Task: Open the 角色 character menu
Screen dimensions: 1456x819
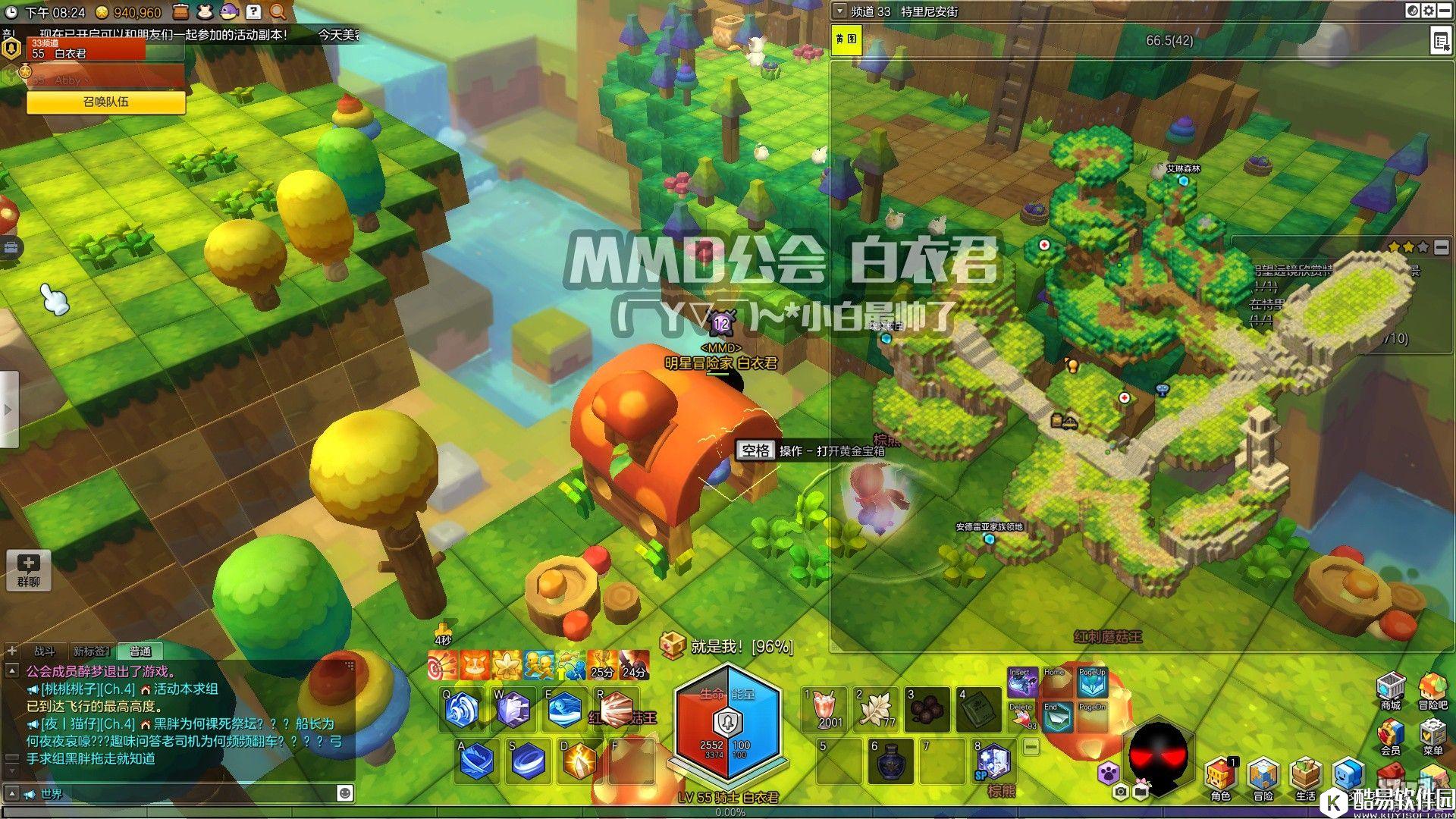Action: (x=1220, y=777)
